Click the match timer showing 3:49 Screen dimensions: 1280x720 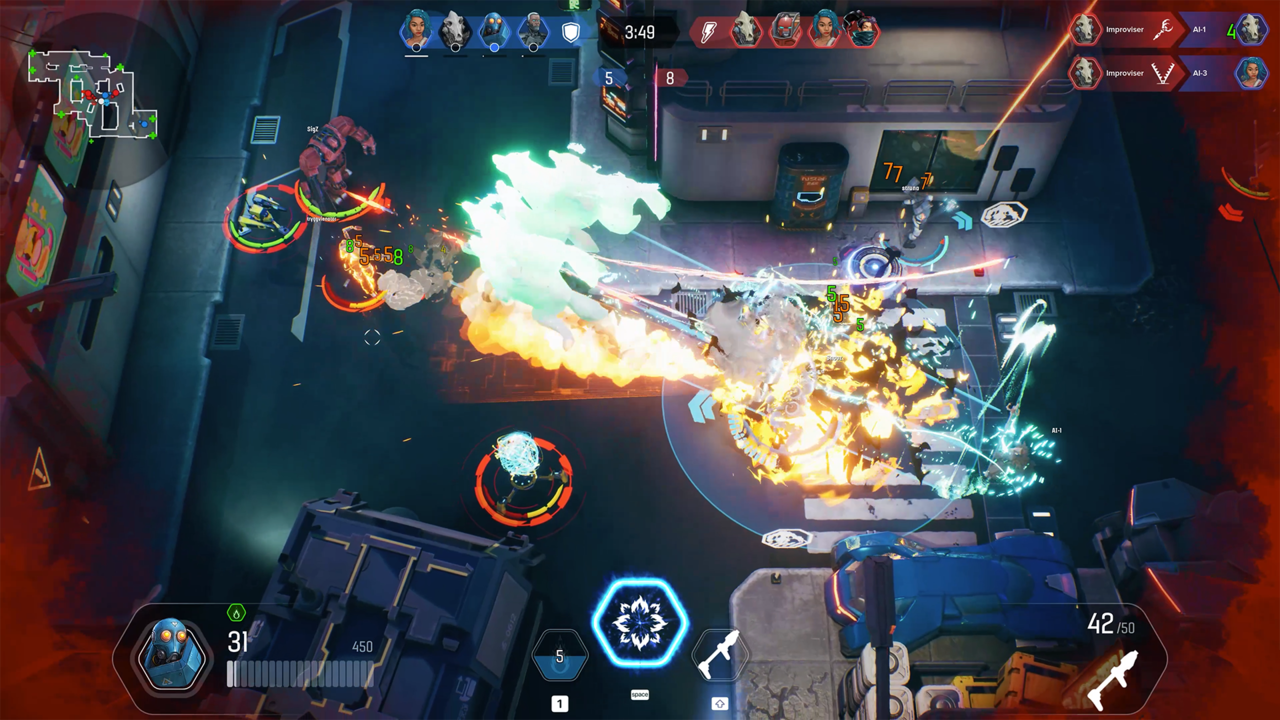point(640,31)
